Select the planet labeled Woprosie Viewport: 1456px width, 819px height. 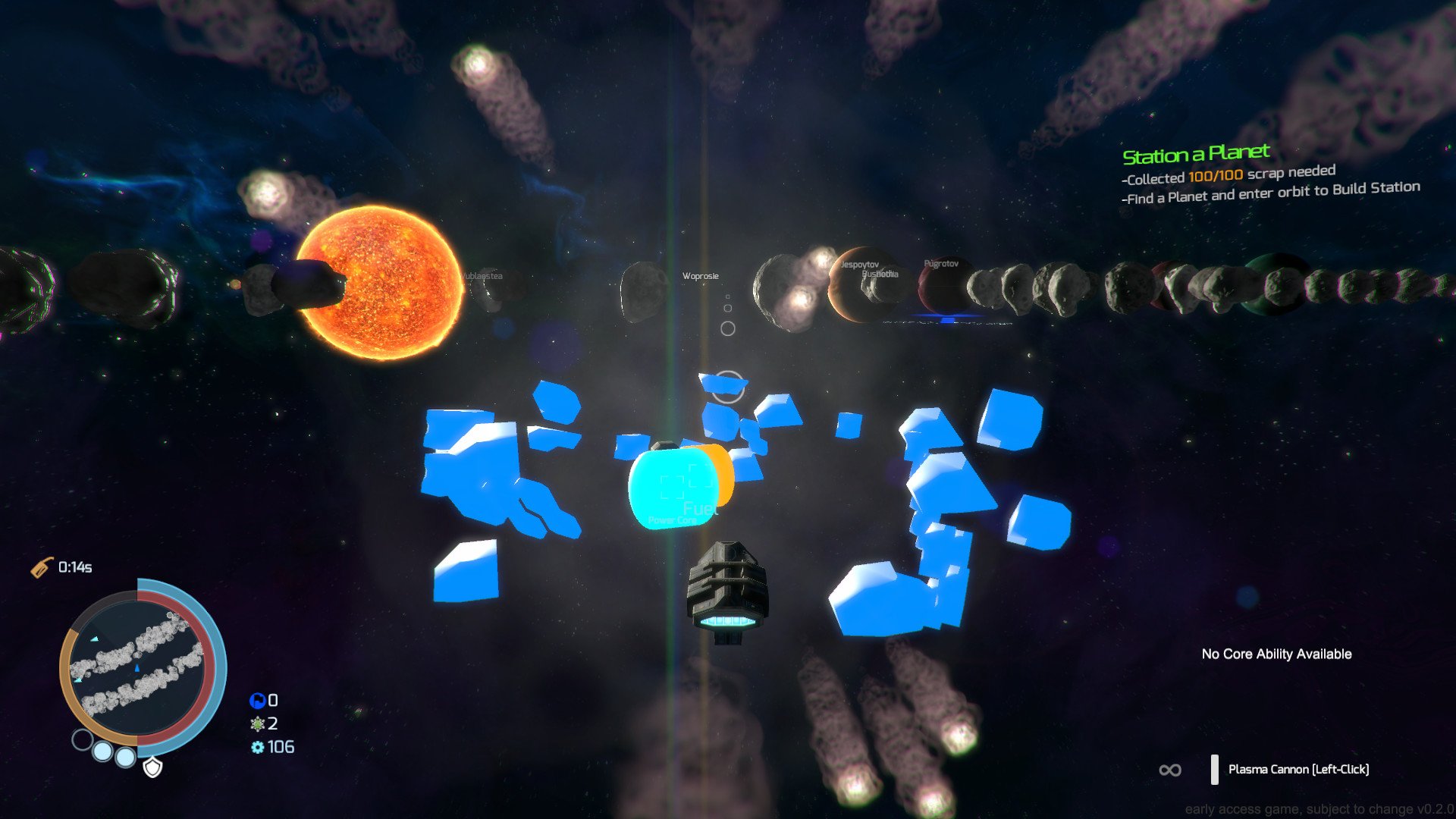coord(701,276)
